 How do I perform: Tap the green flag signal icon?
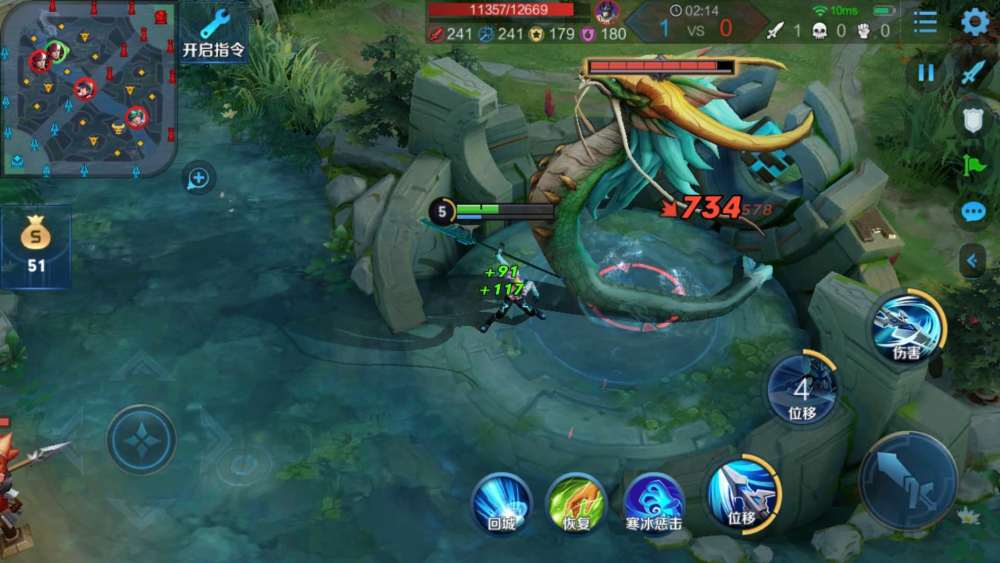coord(973,165)
